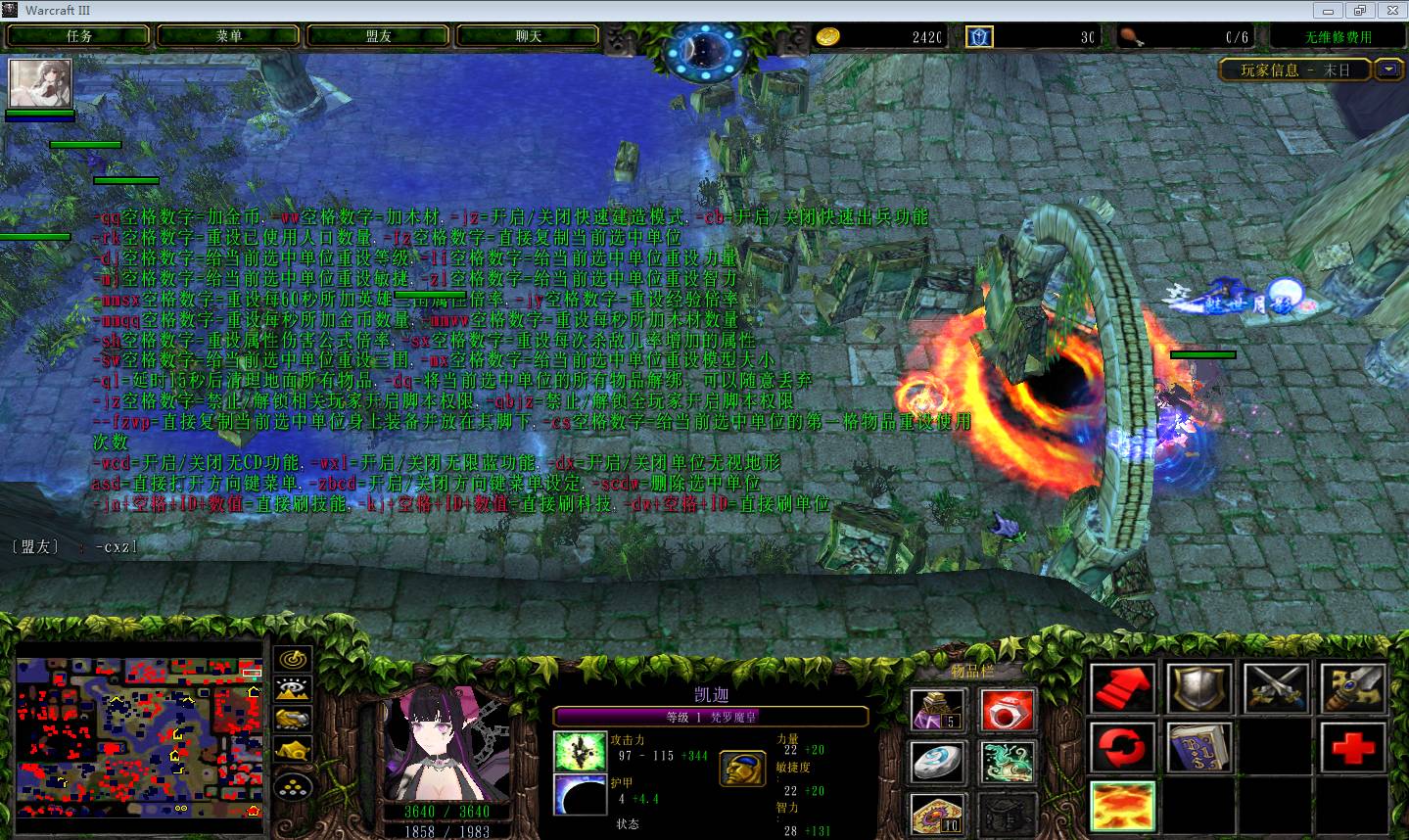Open the 聊天 chat log

(x=528, y=36)
